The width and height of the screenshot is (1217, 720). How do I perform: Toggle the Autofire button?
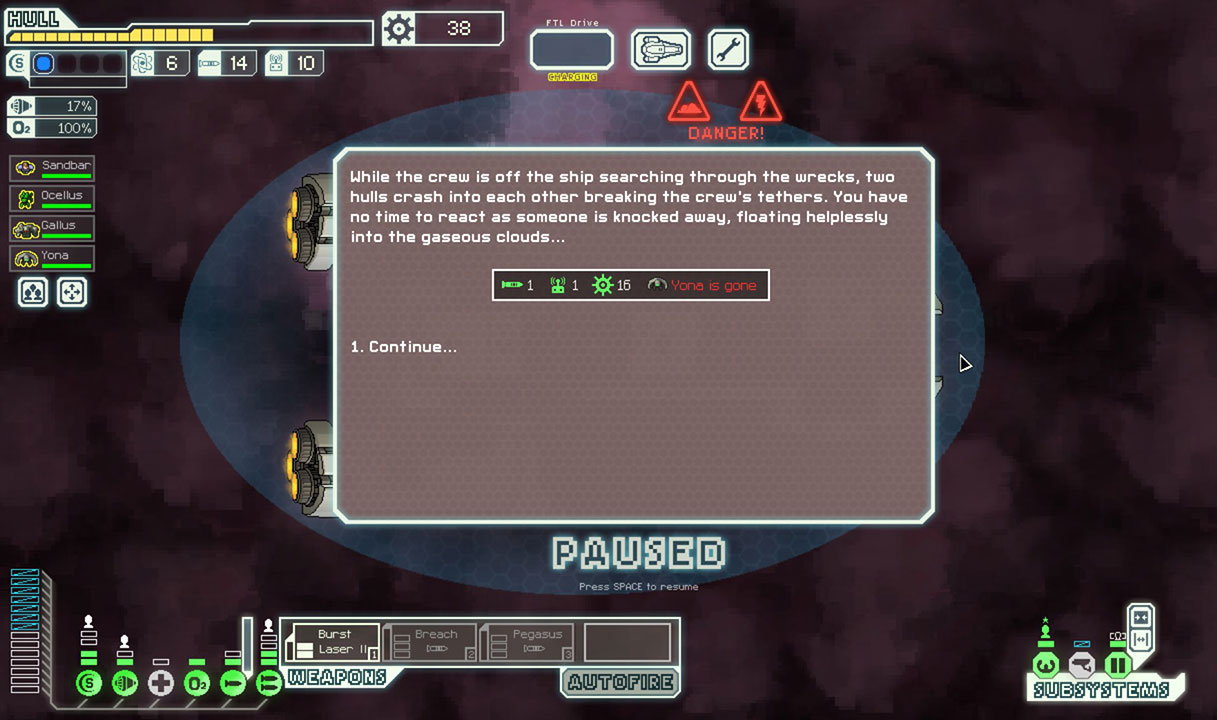point(620,683)
